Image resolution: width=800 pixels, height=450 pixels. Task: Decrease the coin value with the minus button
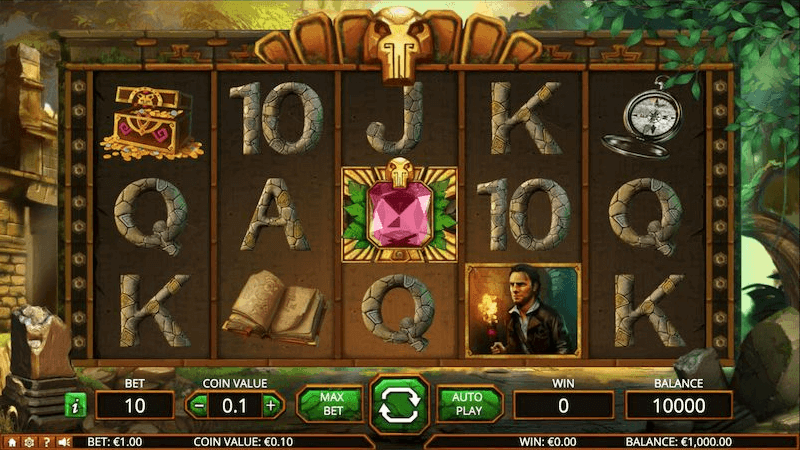tap(200, 405)
